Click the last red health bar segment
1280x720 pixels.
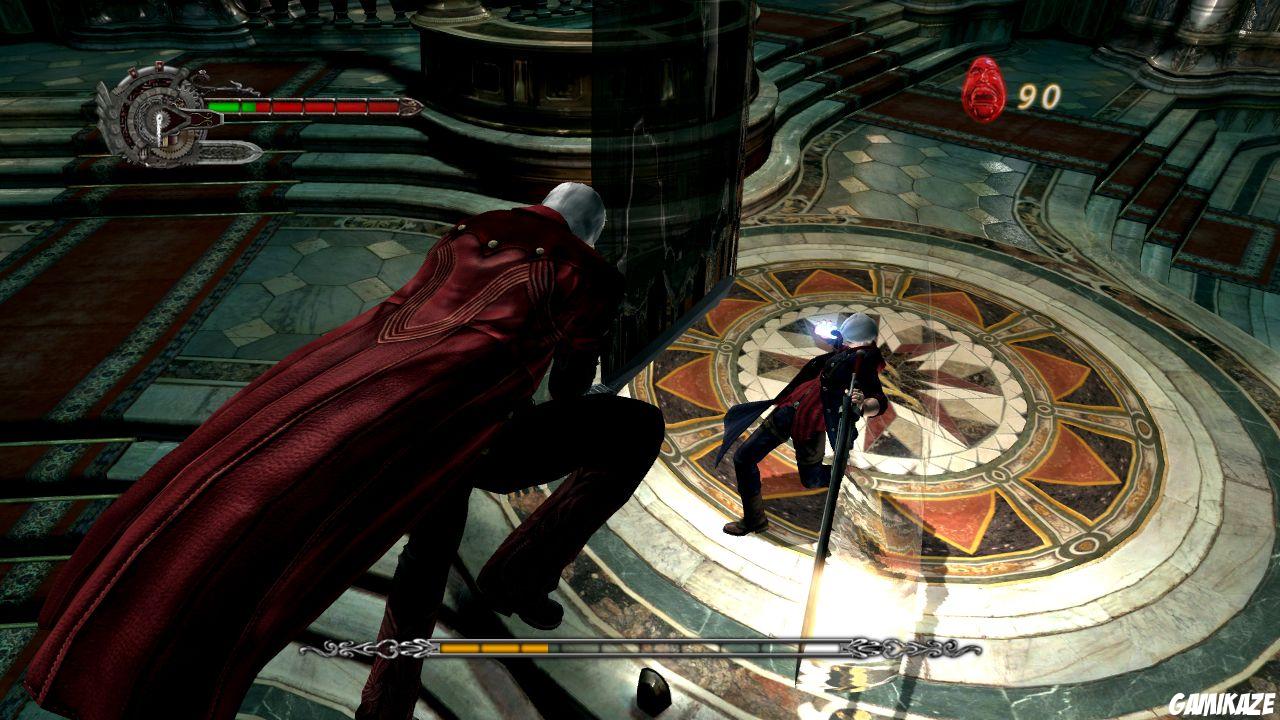tap(382, 106)
